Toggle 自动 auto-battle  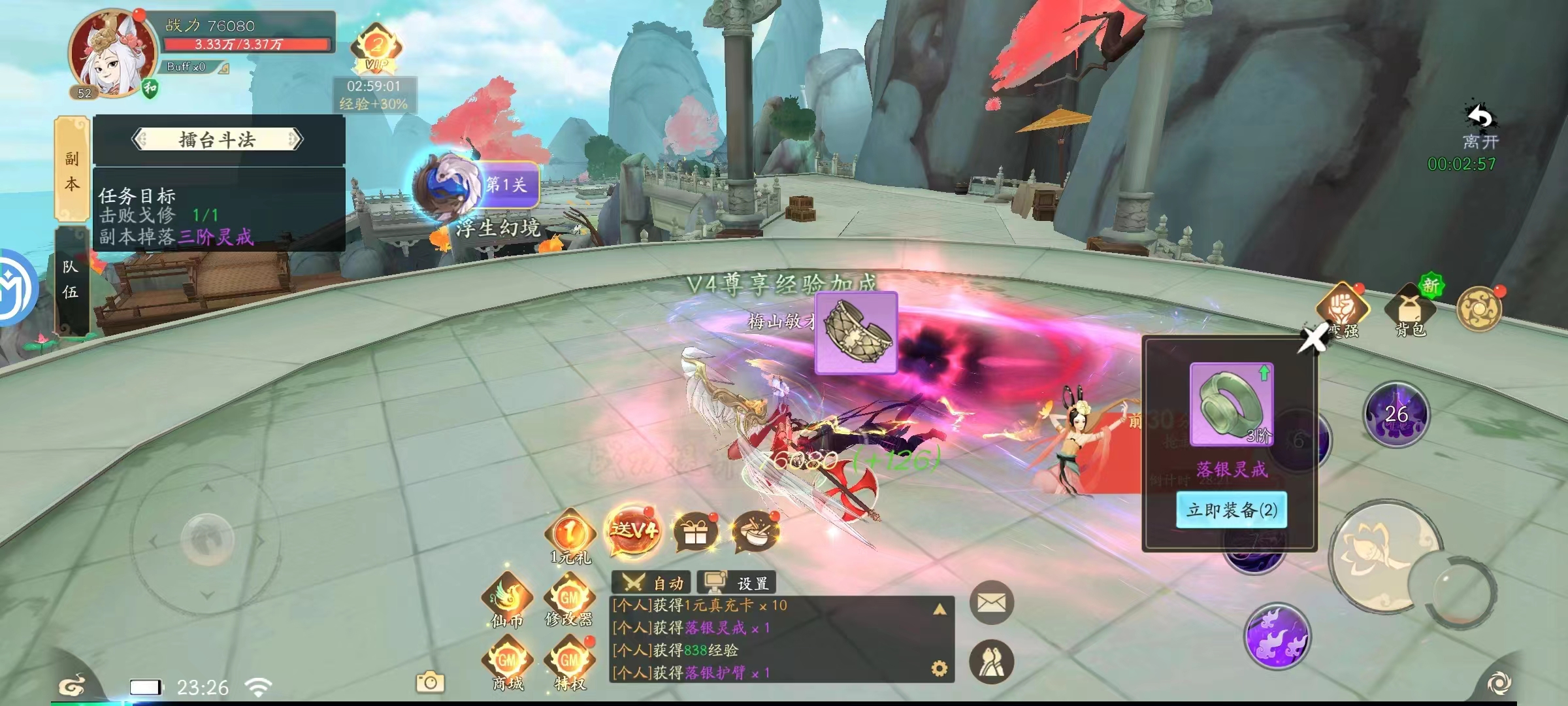click(652, 582)
